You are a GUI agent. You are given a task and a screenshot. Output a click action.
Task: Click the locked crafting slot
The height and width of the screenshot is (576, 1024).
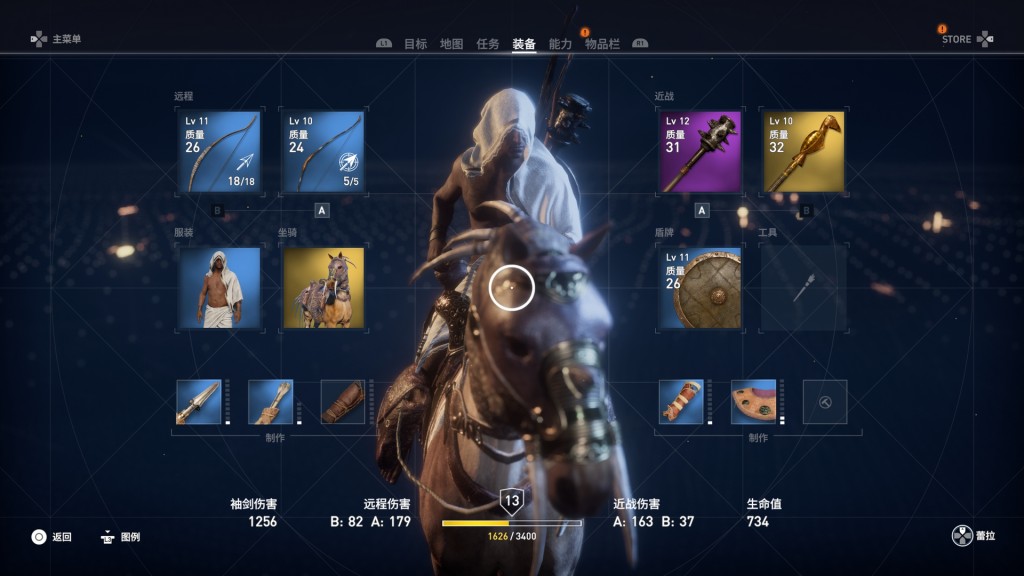point(825,402)
